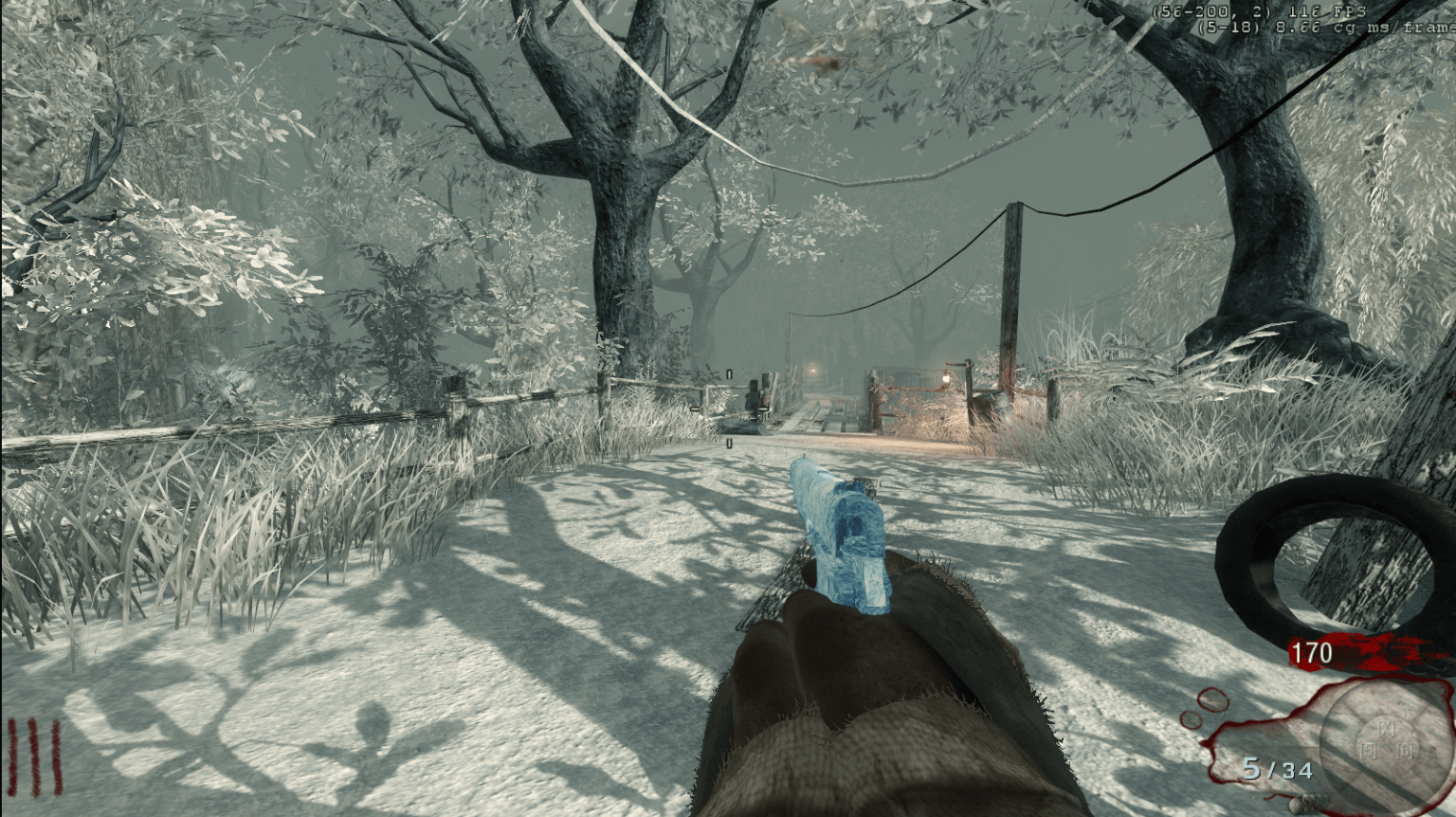
Task: Click the [X] melee keybind icon
Action: (1387, 729)
